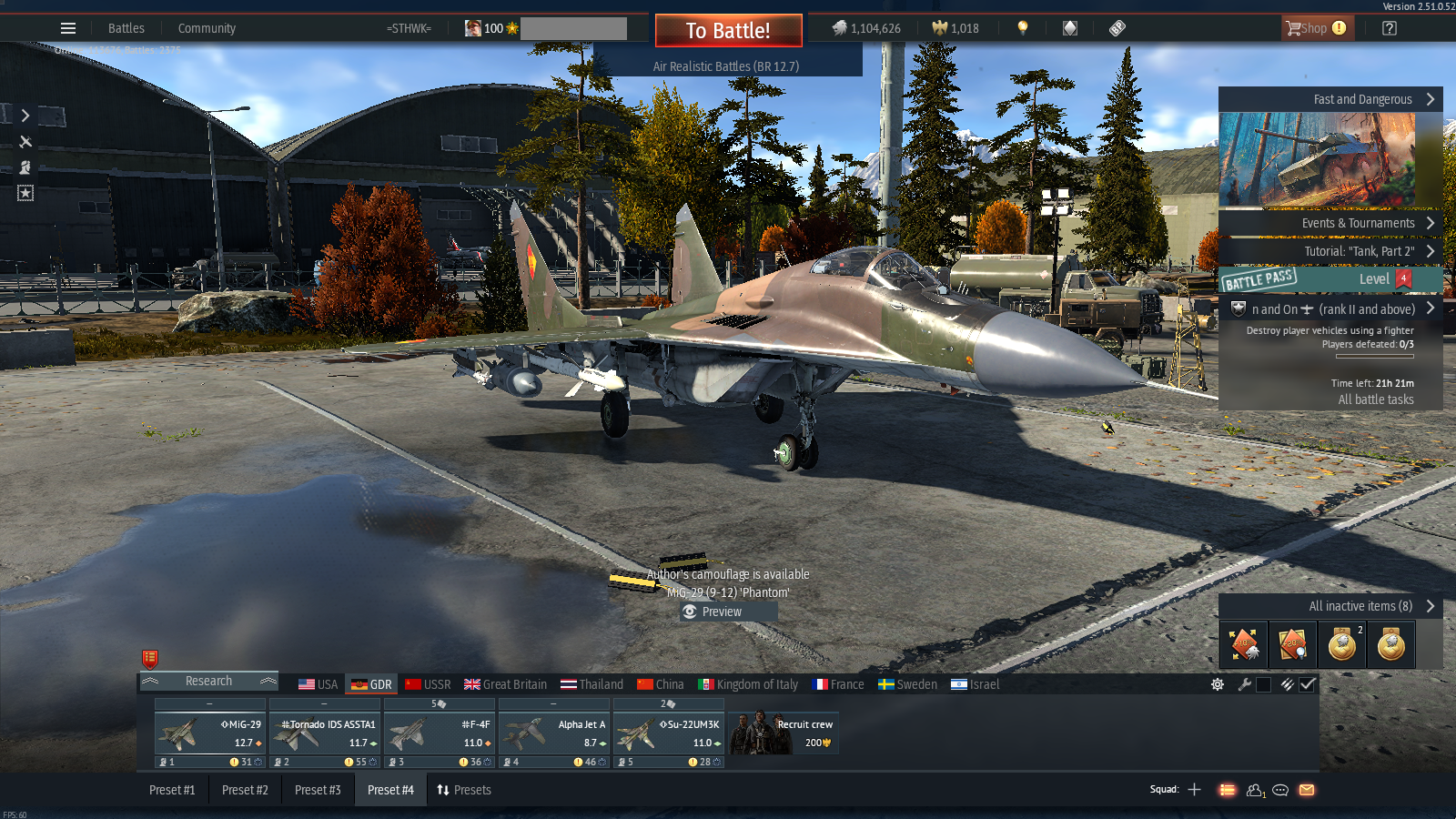The image size is (1456, 819).
Task: Switch to Preset #2
Action: point(245,790)
